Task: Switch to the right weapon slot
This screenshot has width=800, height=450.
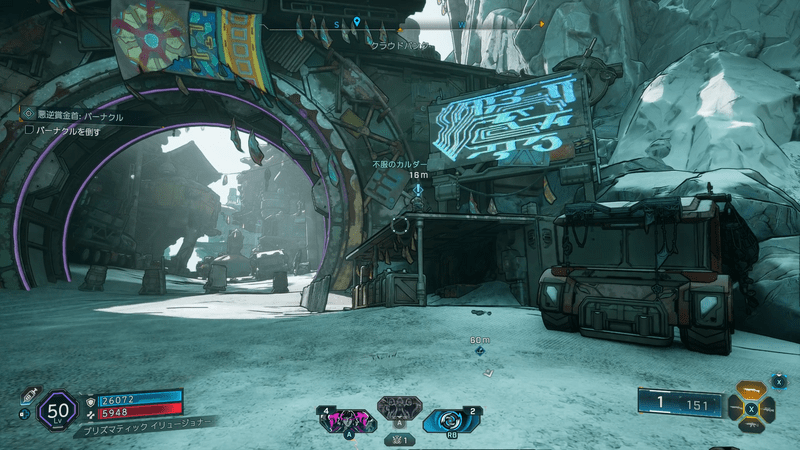Action: point(770,408)
